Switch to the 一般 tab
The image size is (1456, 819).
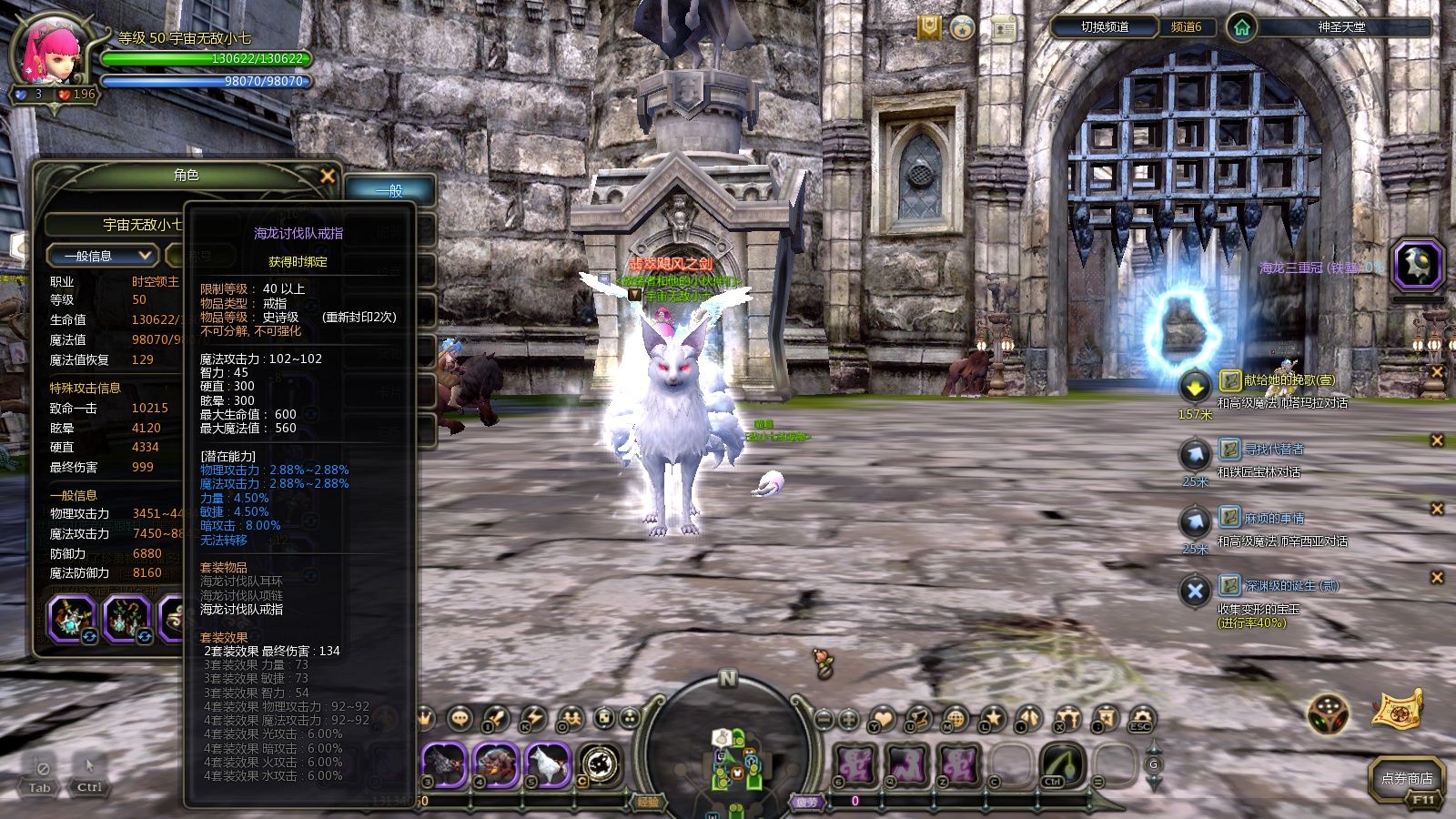point(389,190)
